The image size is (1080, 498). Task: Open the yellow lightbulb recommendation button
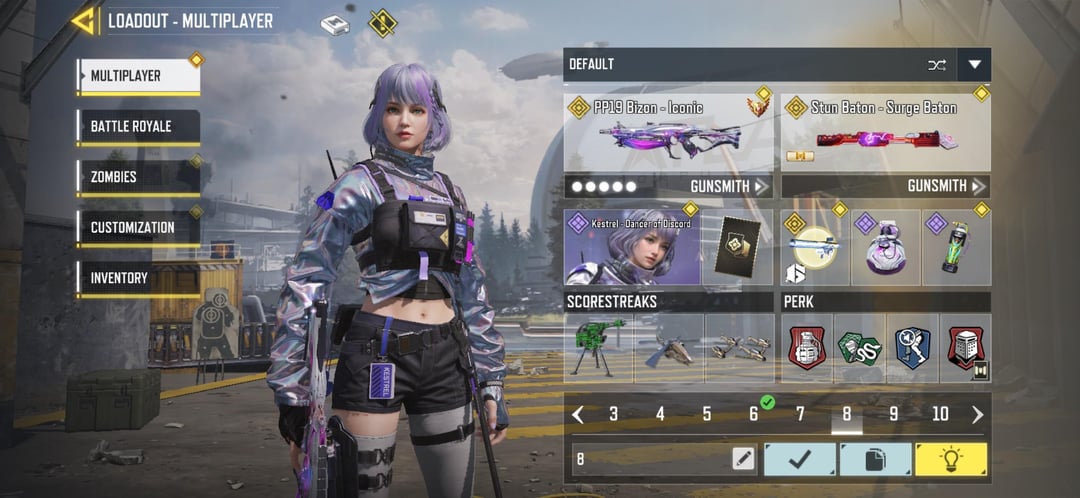click(950, 459)
